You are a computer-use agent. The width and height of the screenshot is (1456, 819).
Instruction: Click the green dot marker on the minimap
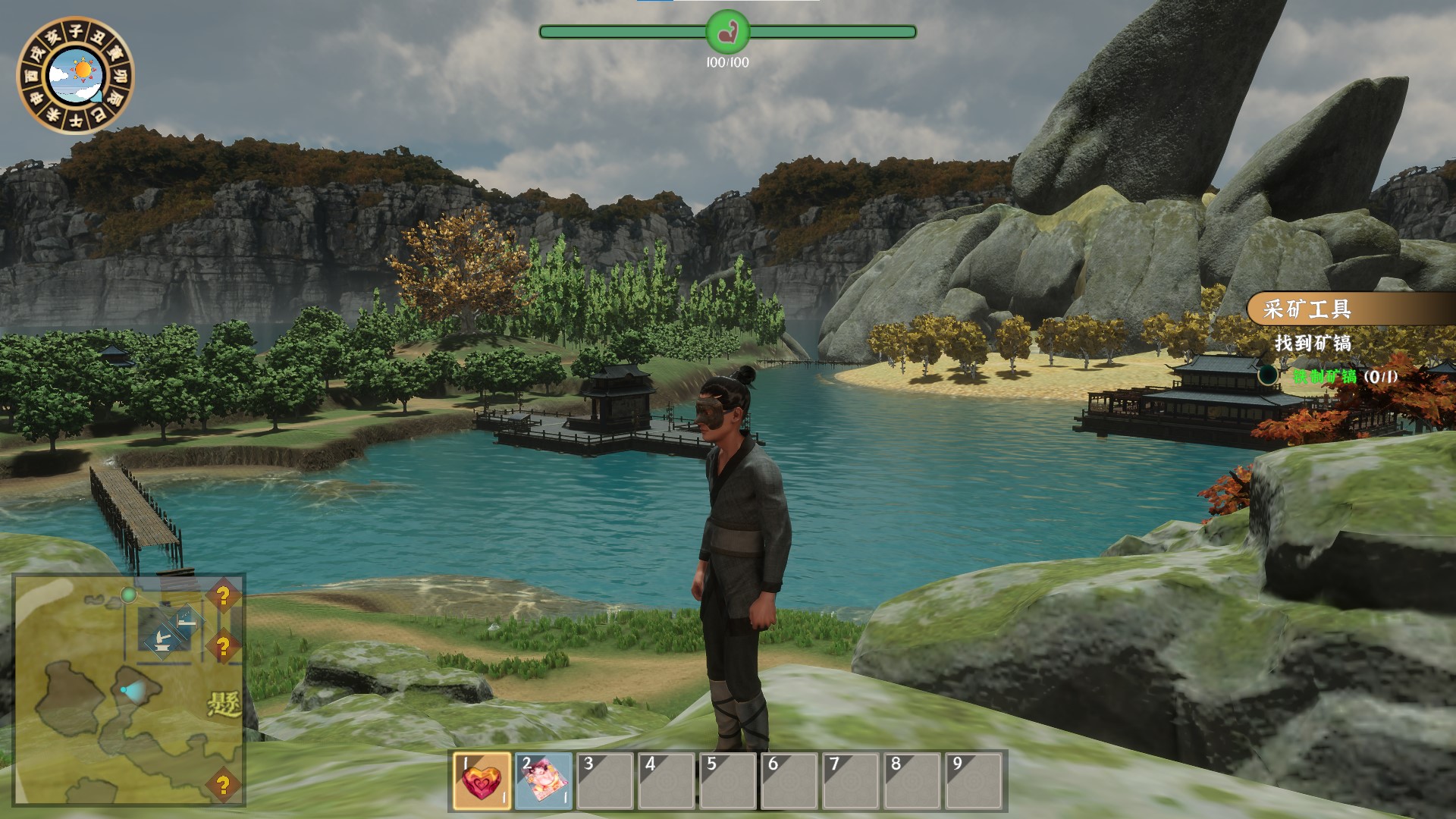click(128, 595)
